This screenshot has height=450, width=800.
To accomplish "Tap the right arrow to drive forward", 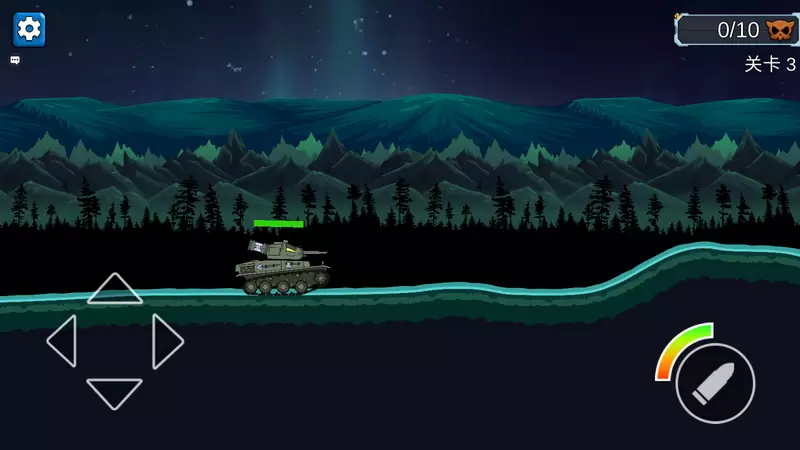I will [167, 341].
